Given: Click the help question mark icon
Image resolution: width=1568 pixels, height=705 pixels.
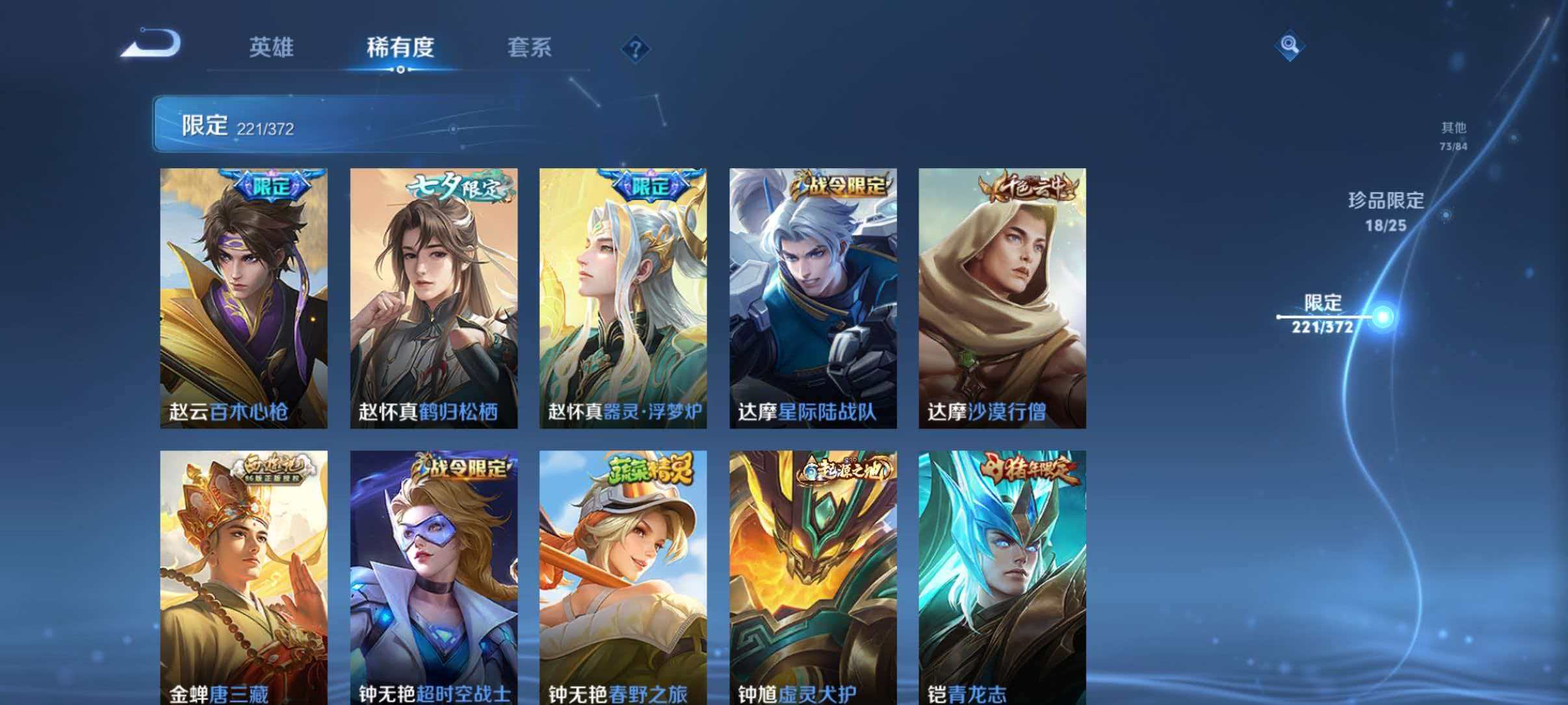Looking at the screenshot, I should pyautogui.click(x=636, y=49).
